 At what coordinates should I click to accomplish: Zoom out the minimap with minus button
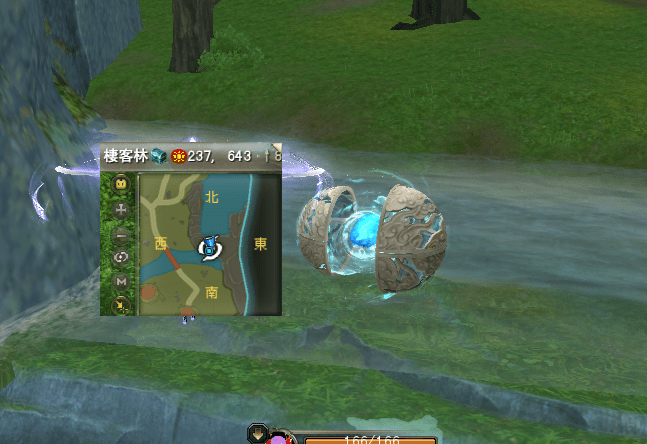coord(122,234)
